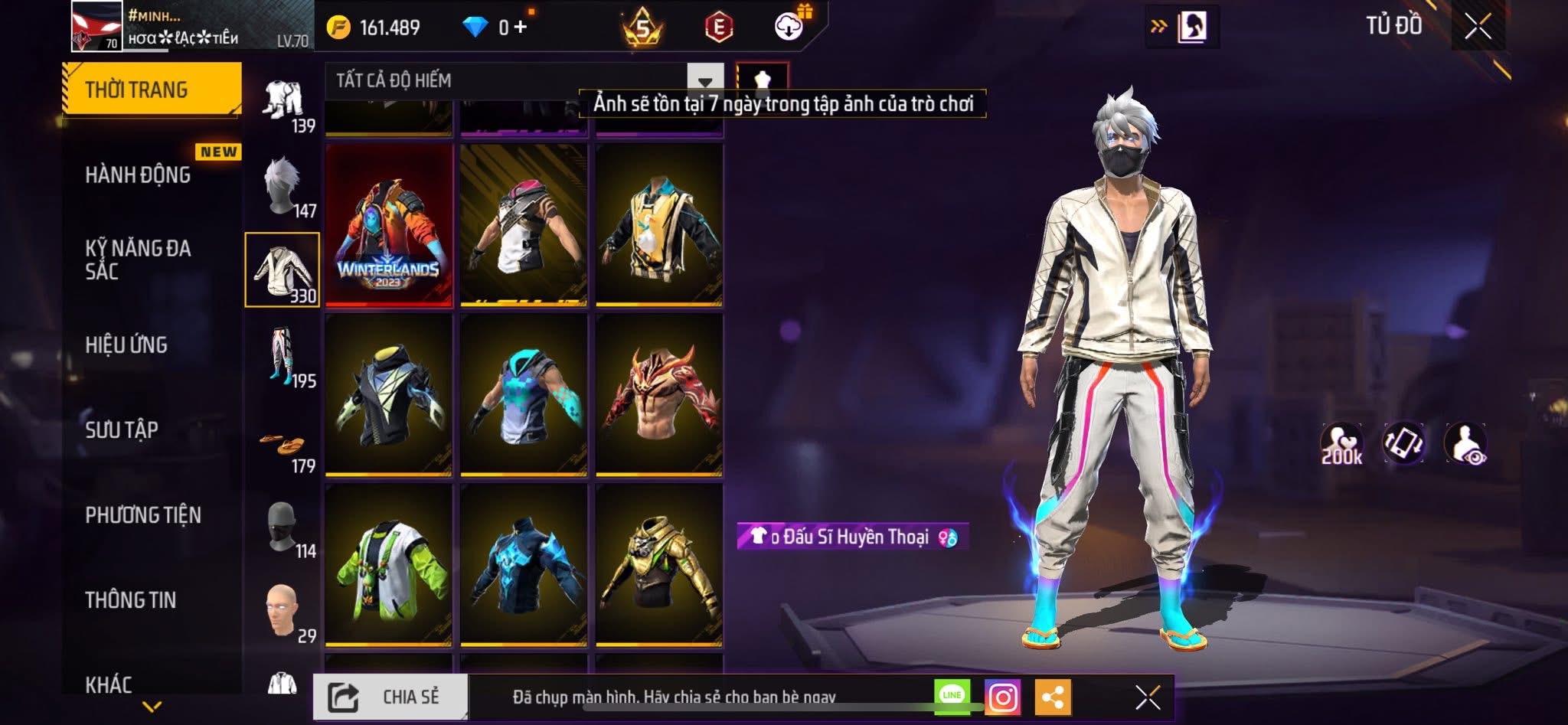Show the pants category with 195 items
The image size is (1568, 725).
pos(283,358)
